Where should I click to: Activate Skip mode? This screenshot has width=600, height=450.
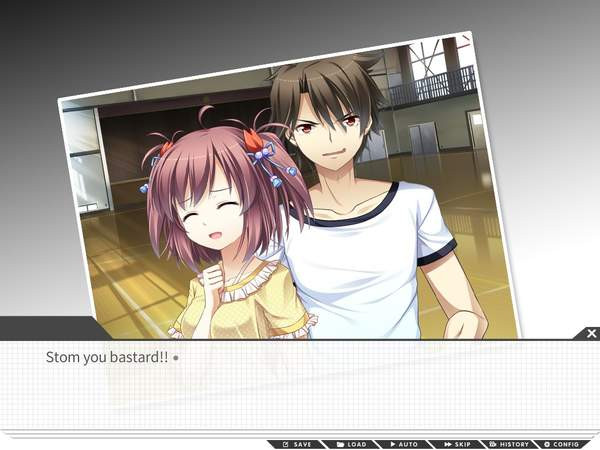456,444
